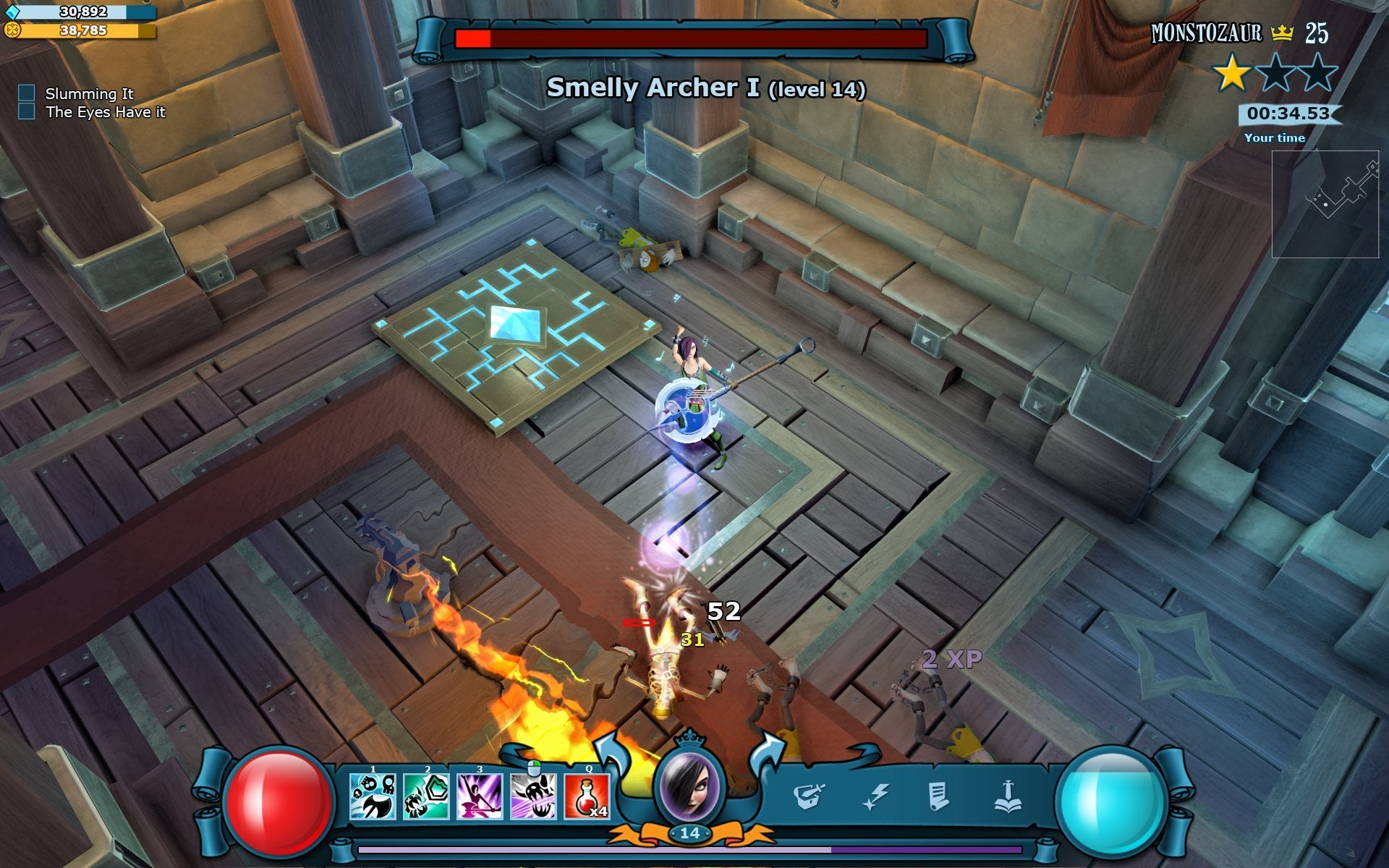Toggle The Eyes Have it objective
This screenshot has width=1389, height=868.
click(x=27, y=111)
